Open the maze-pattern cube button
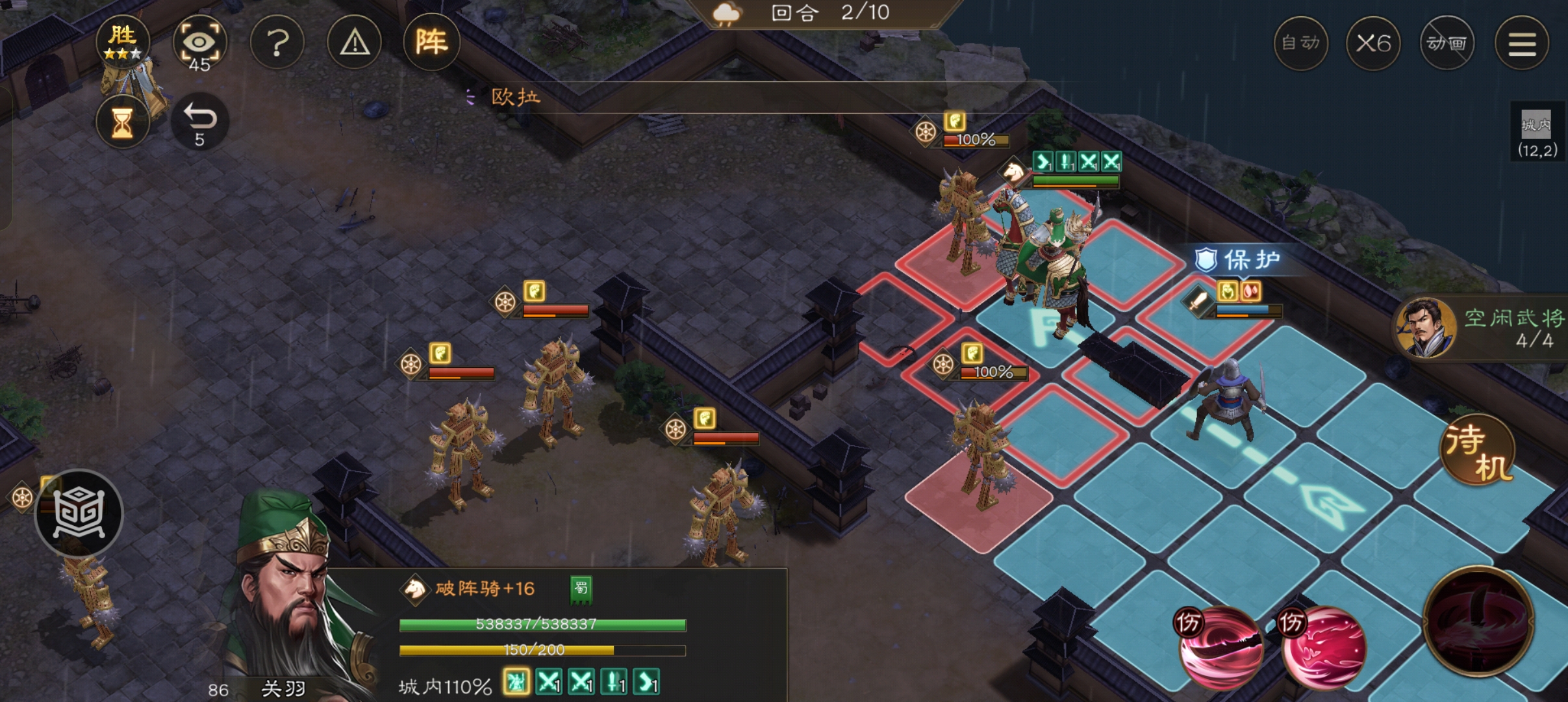Image resolution: width=1568 pixels, height=702 pixels. (79, 513)
